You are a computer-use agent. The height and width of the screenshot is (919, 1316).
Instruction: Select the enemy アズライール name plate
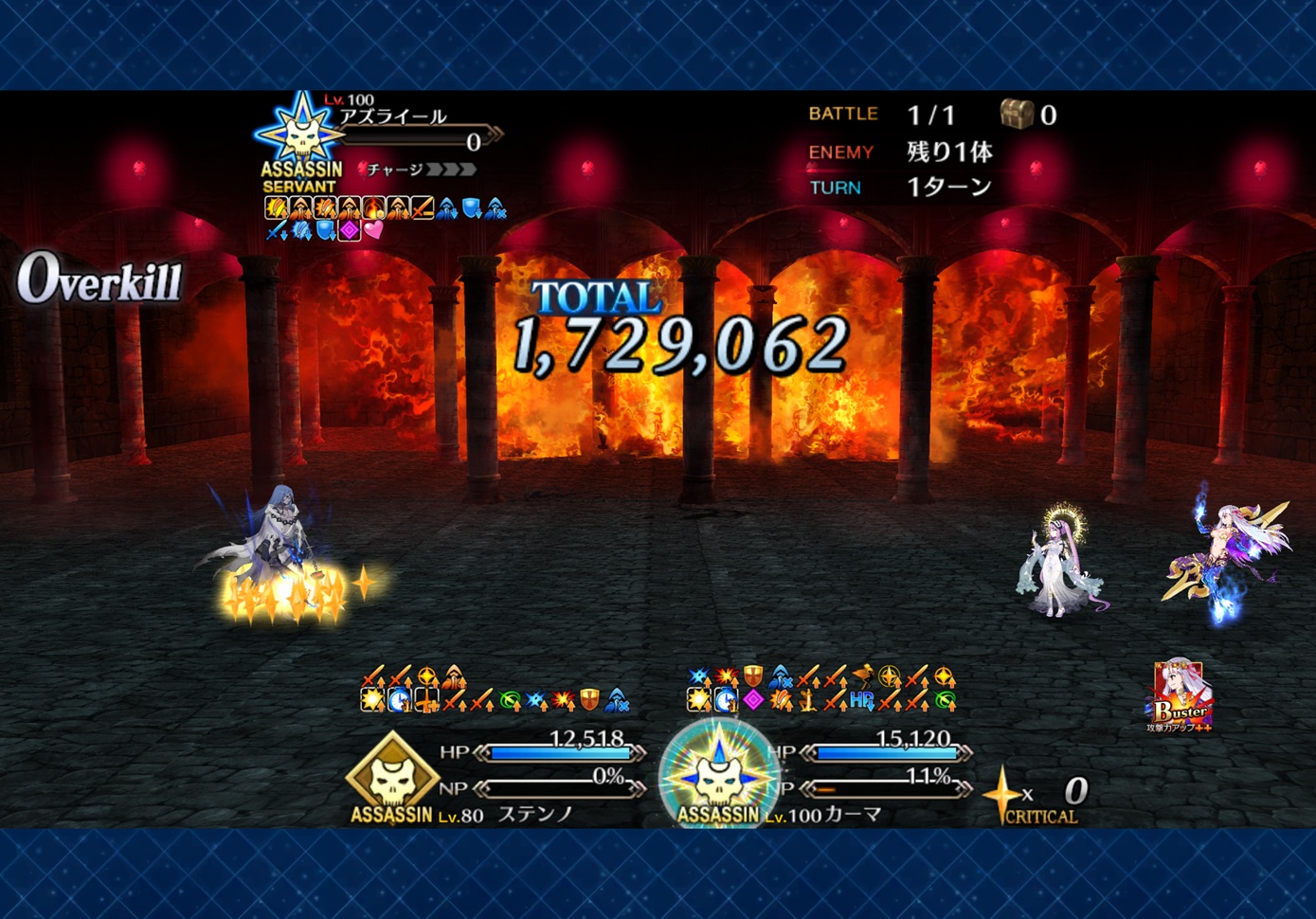pyautogui.click(x=393, y=117)
